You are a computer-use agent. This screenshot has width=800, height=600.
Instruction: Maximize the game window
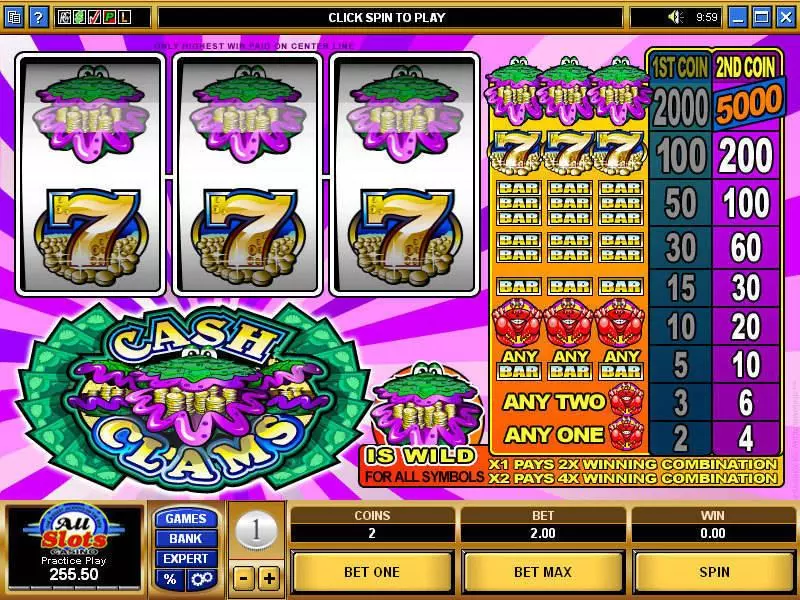[761, 17]
